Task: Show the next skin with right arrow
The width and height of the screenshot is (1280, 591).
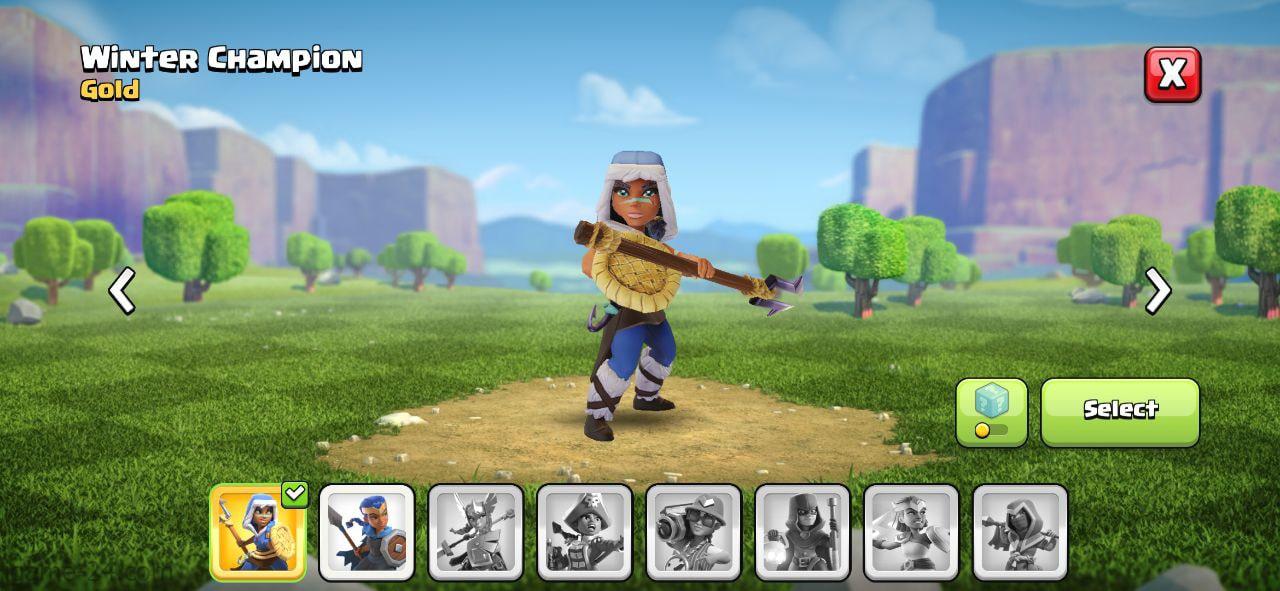Action: (1157, 291)
